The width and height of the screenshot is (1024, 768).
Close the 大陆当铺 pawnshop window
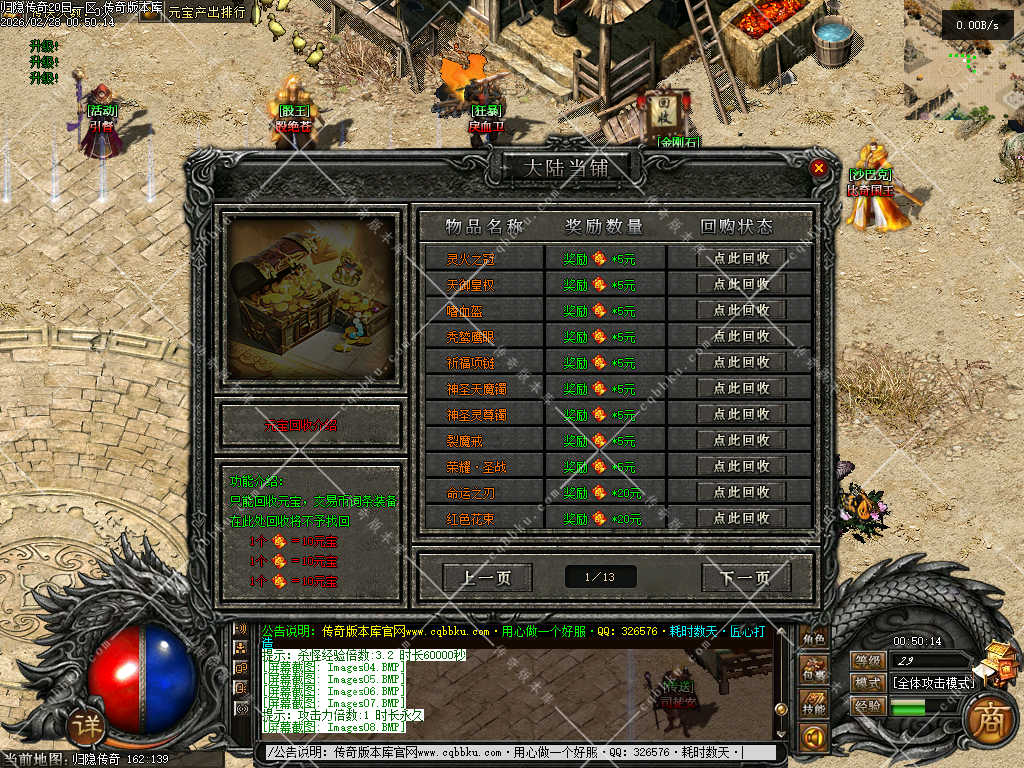(819, 168)
